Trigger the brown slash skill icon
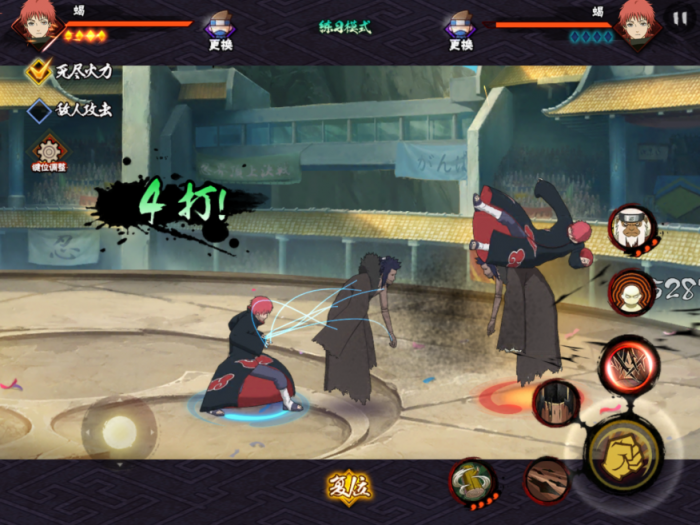Screen dimensions: 700x525 pyautogui.click(x=546, y=480)
